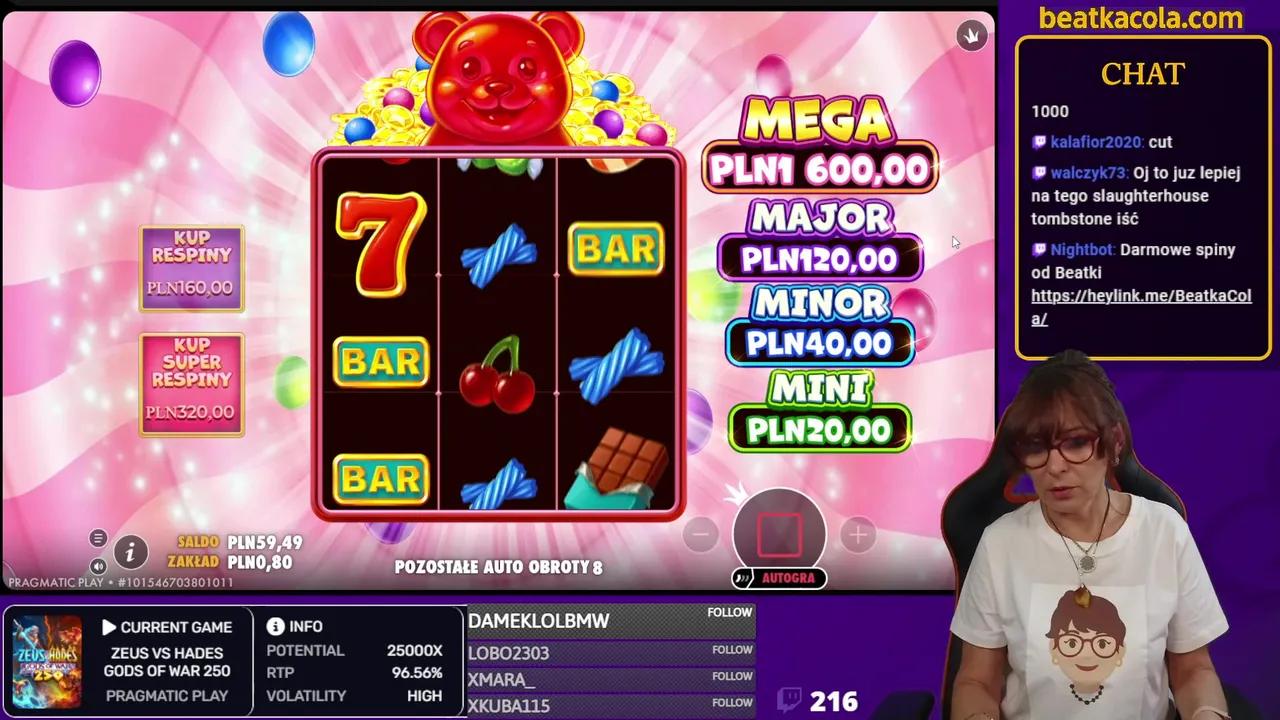Decrease the bet with the minus button
Image resolution: width=1280 pixels, height=720 pixels.
tap(701, 536)
